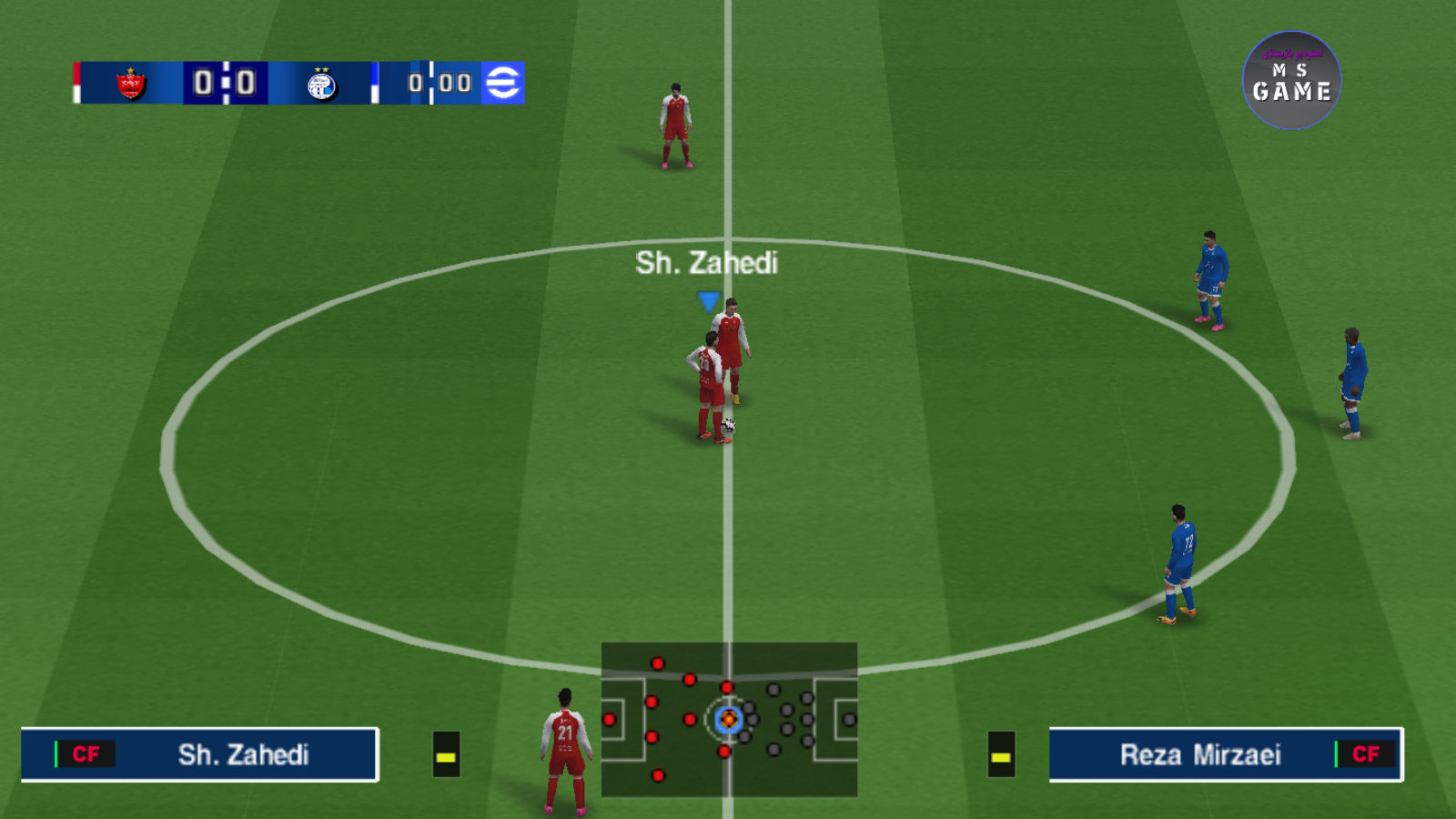Screen dimensions: 1456x819
Task: Toggle Sh. Zahedi's yellow condition indicator
Action: tap(445, 756)
